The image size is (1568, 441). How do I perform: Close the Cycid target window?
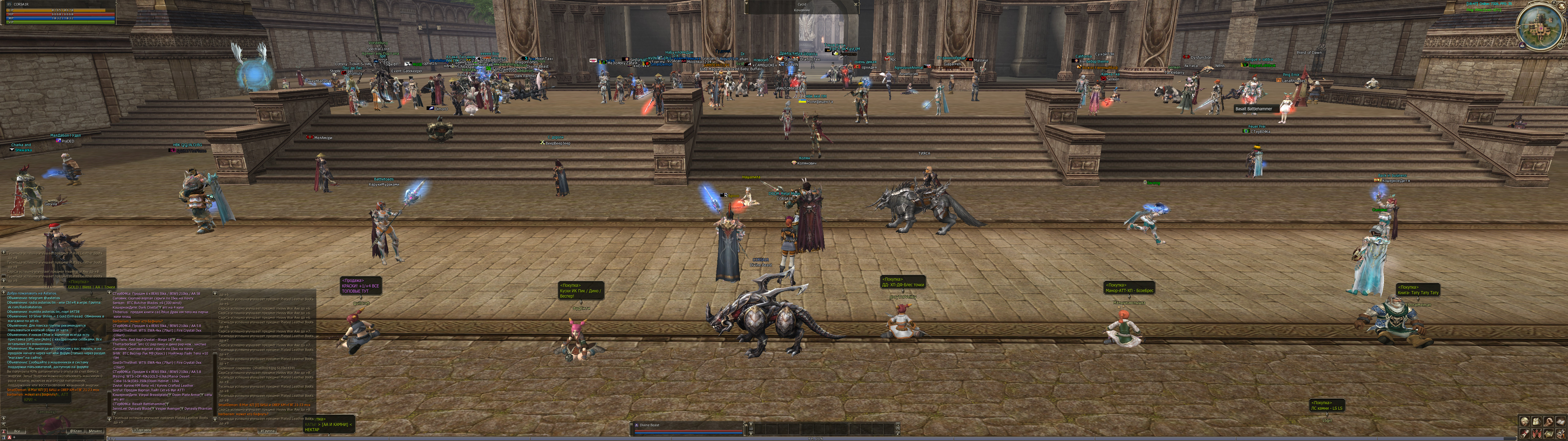(855, 4)
